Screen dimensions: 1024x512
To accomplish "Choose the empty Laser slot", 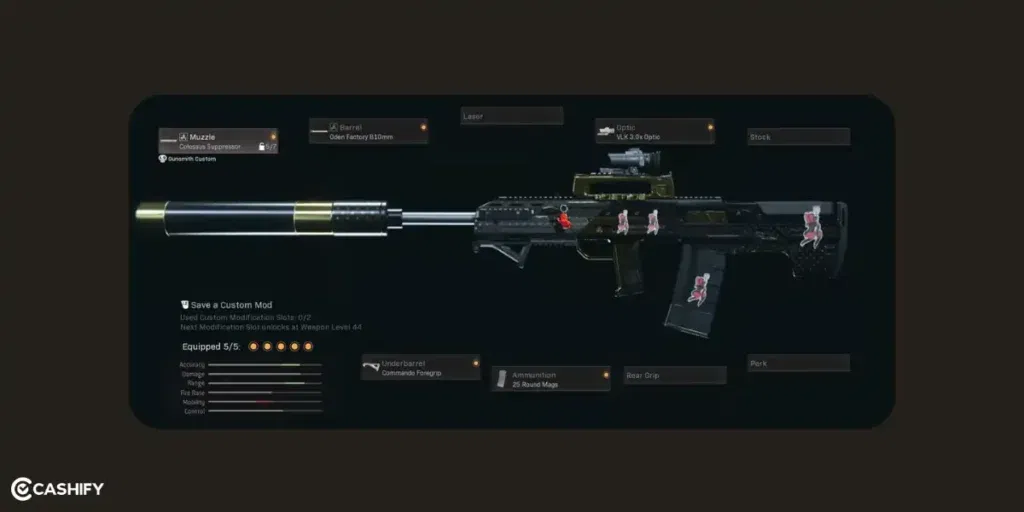I will 511,116.
